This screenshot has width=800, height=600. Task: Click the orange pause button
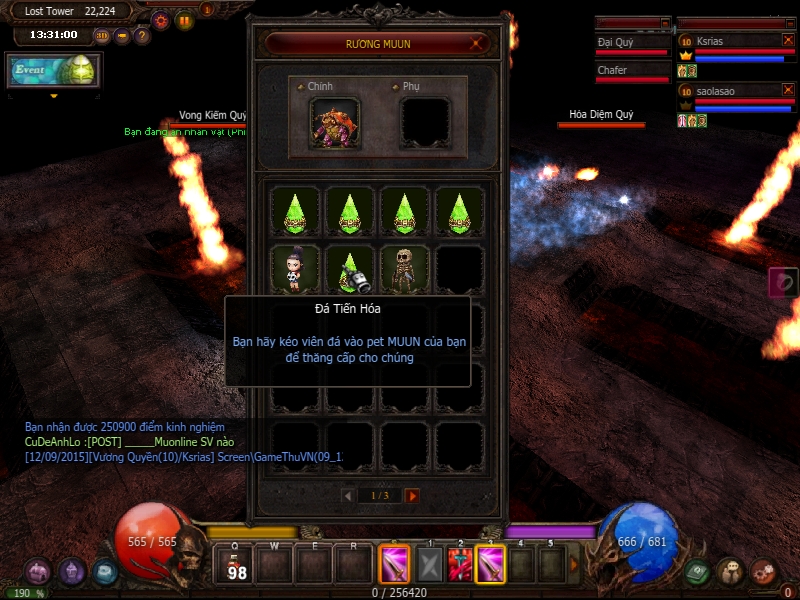point(185,19)
